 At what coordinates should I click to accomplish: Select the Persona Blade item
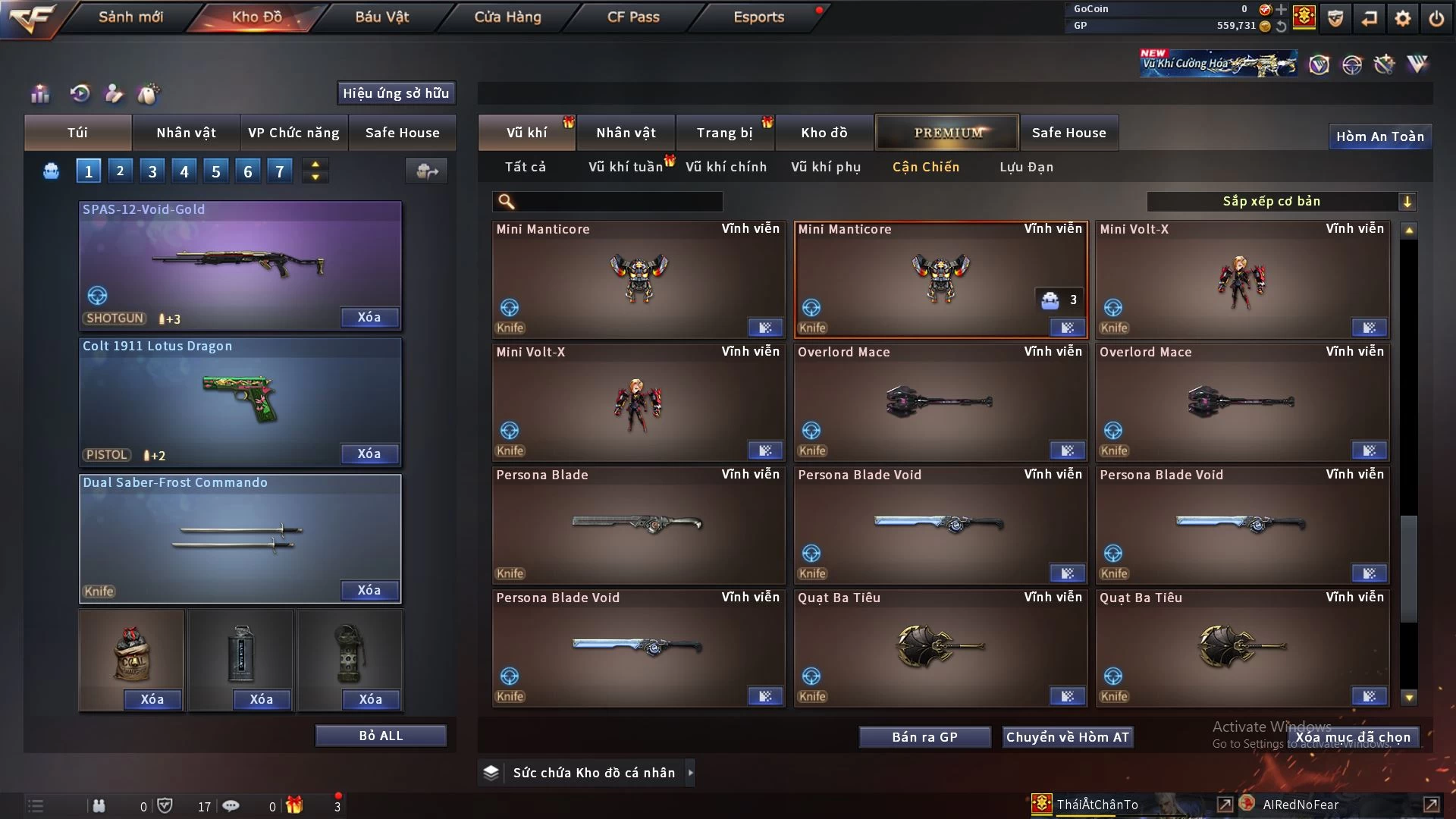[638, 525]
